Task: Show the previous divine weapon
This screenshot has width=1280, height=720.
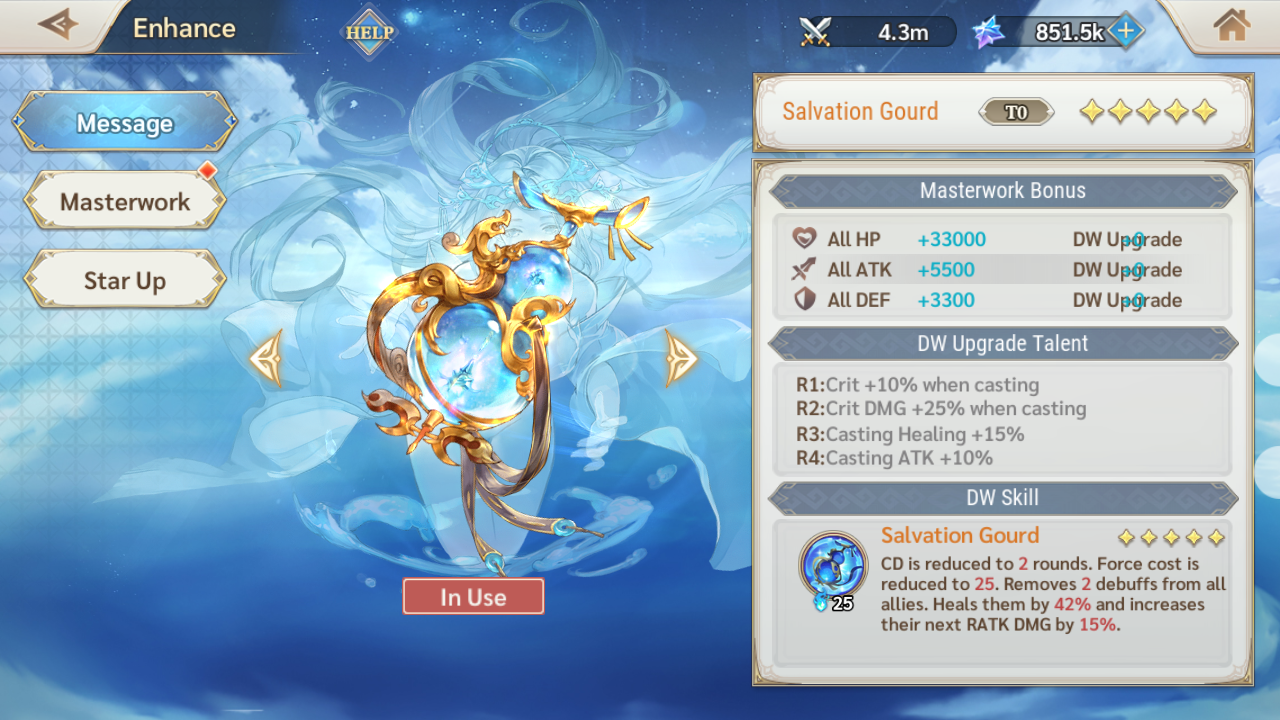Action: [x=266, y=357]
